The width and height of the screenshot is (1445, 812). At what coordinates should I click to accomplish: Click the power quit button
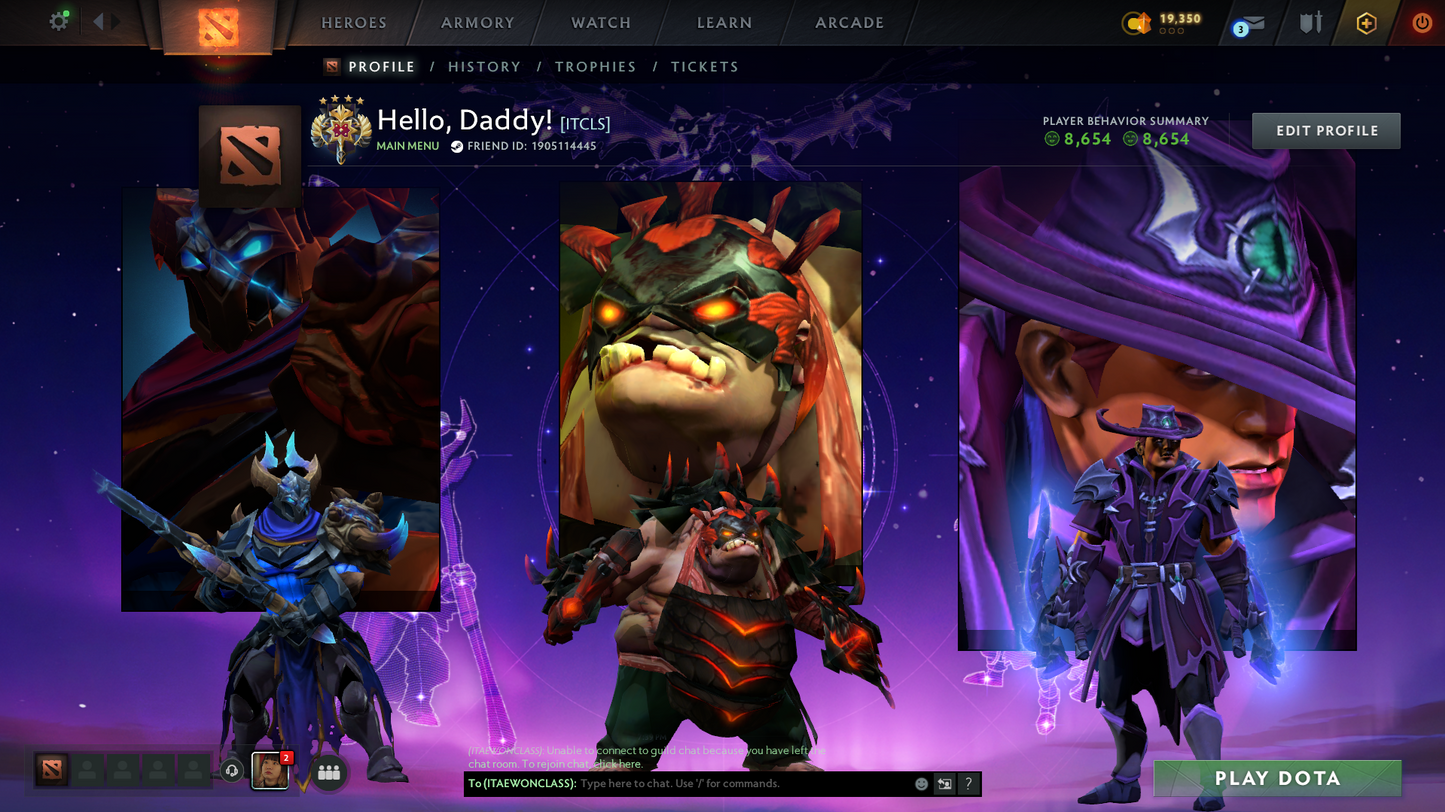pyautogui.click(x=1421, y=22)
